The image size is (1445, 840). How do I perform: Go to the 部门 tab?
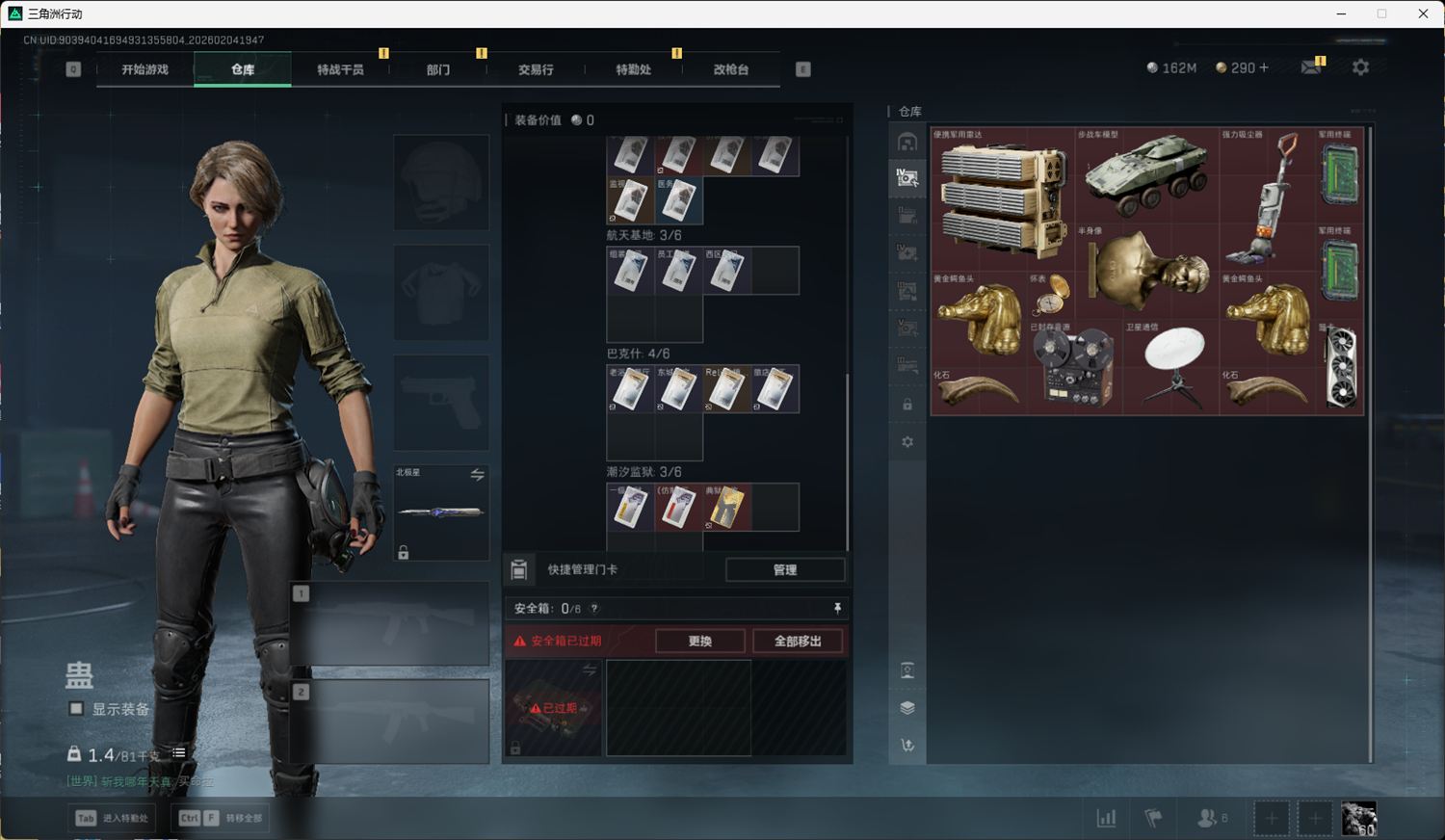coord(438,69)
